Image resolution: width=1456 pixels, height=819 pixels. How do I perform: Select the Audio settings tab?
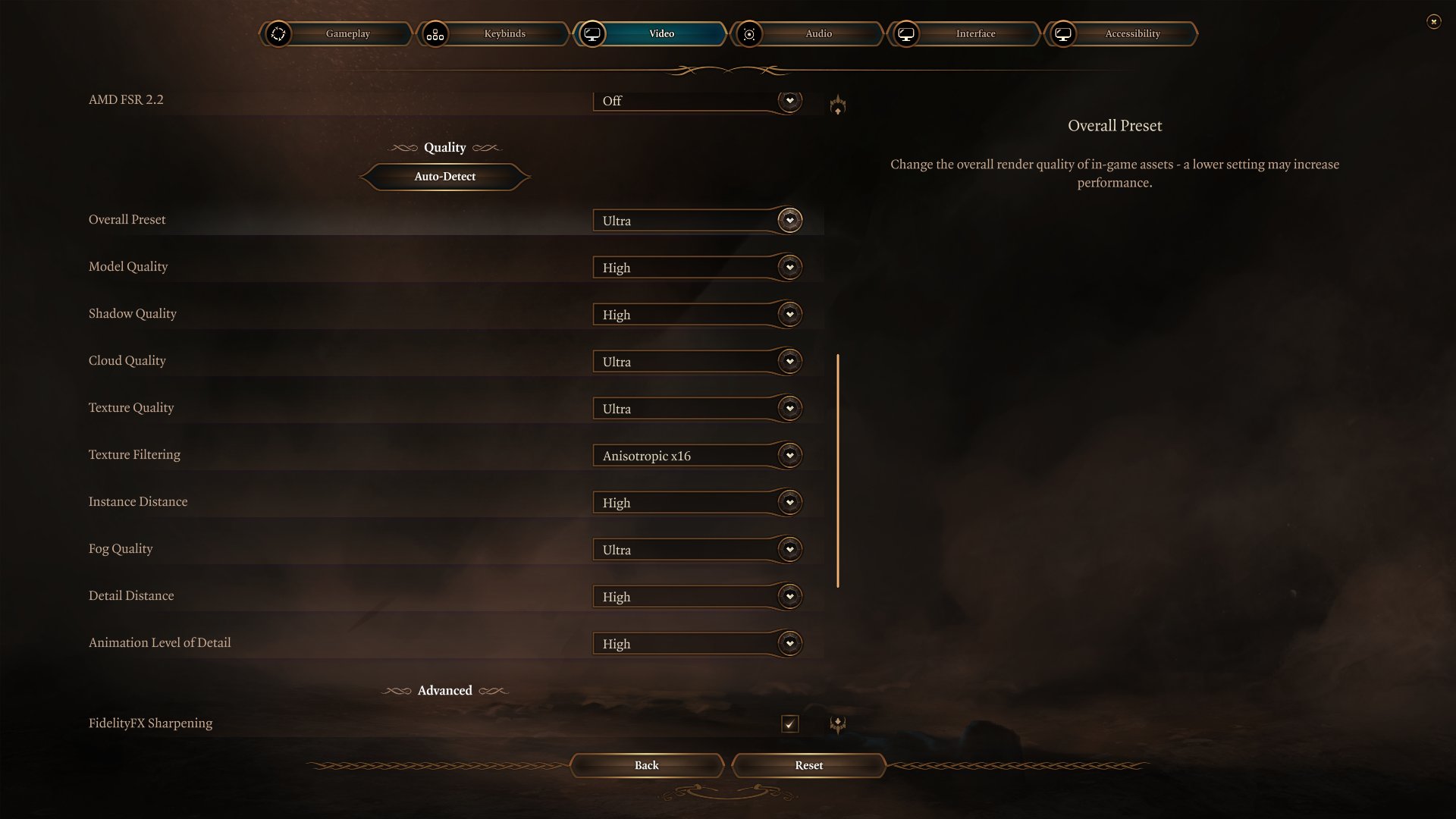(818, 33)
